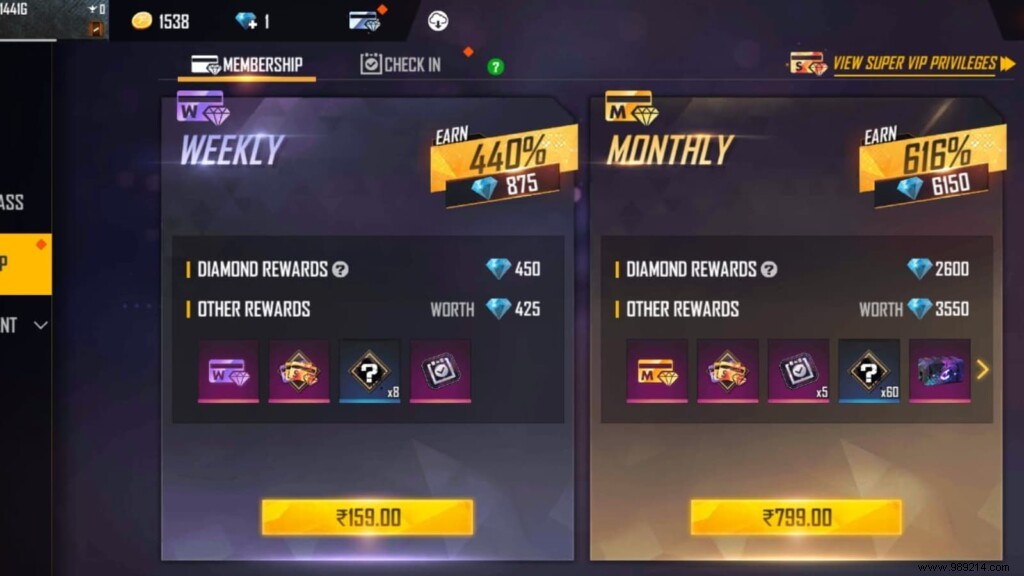Open the Check In tab
This screenshot has height=576, width=1024.
[x=400, y=65]
